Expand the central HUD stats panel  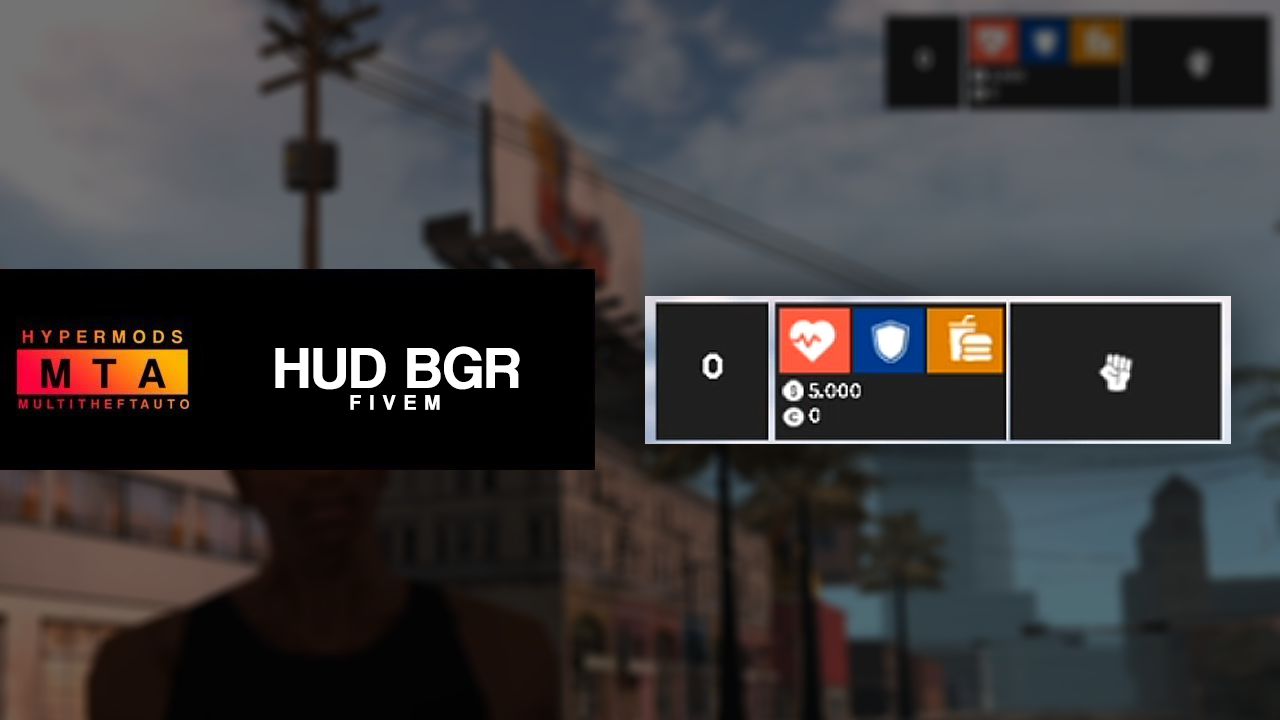pyautogui.click(x=890, y=370)
